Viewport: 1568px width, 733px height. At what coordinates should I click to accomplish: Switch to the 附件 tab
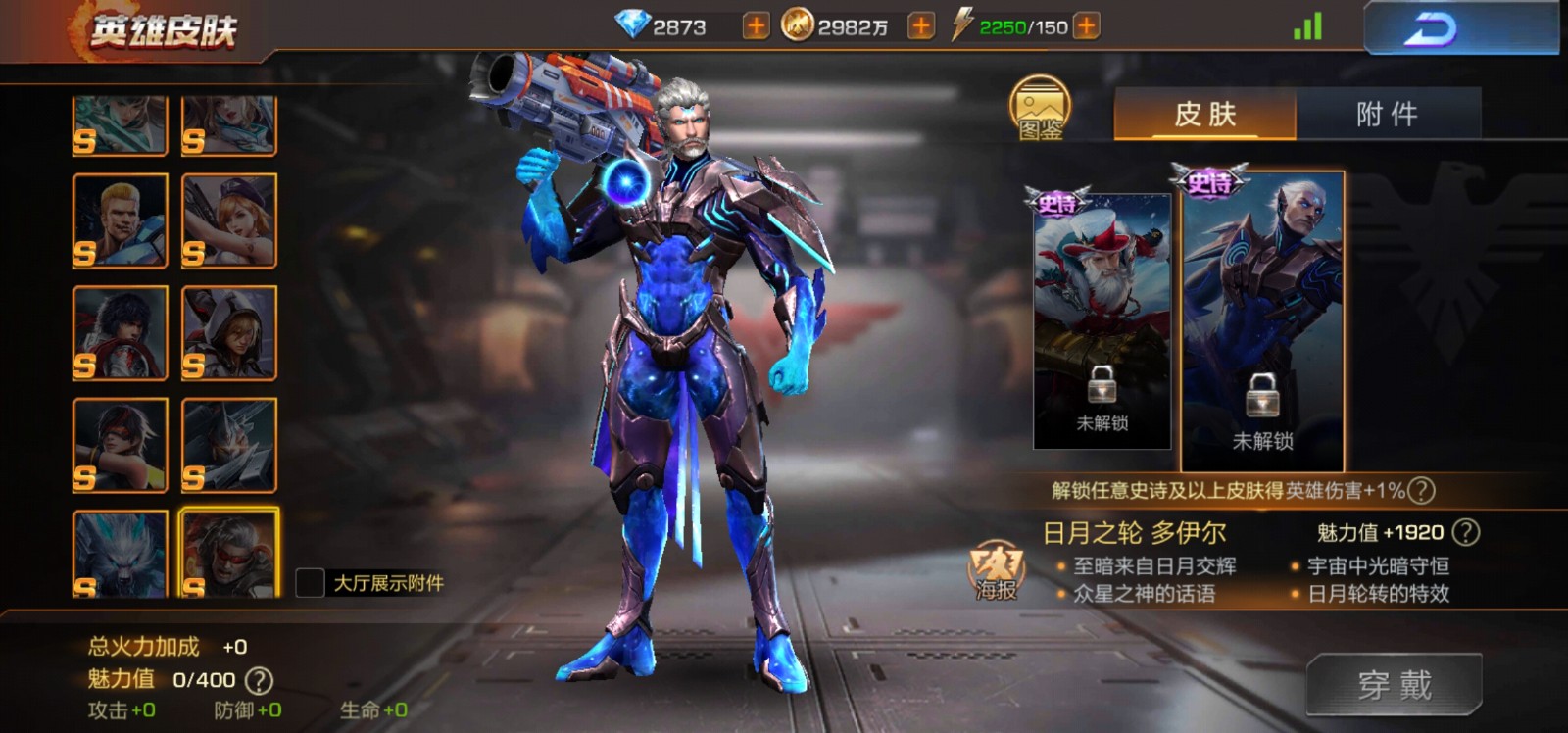coord(1388,114)
